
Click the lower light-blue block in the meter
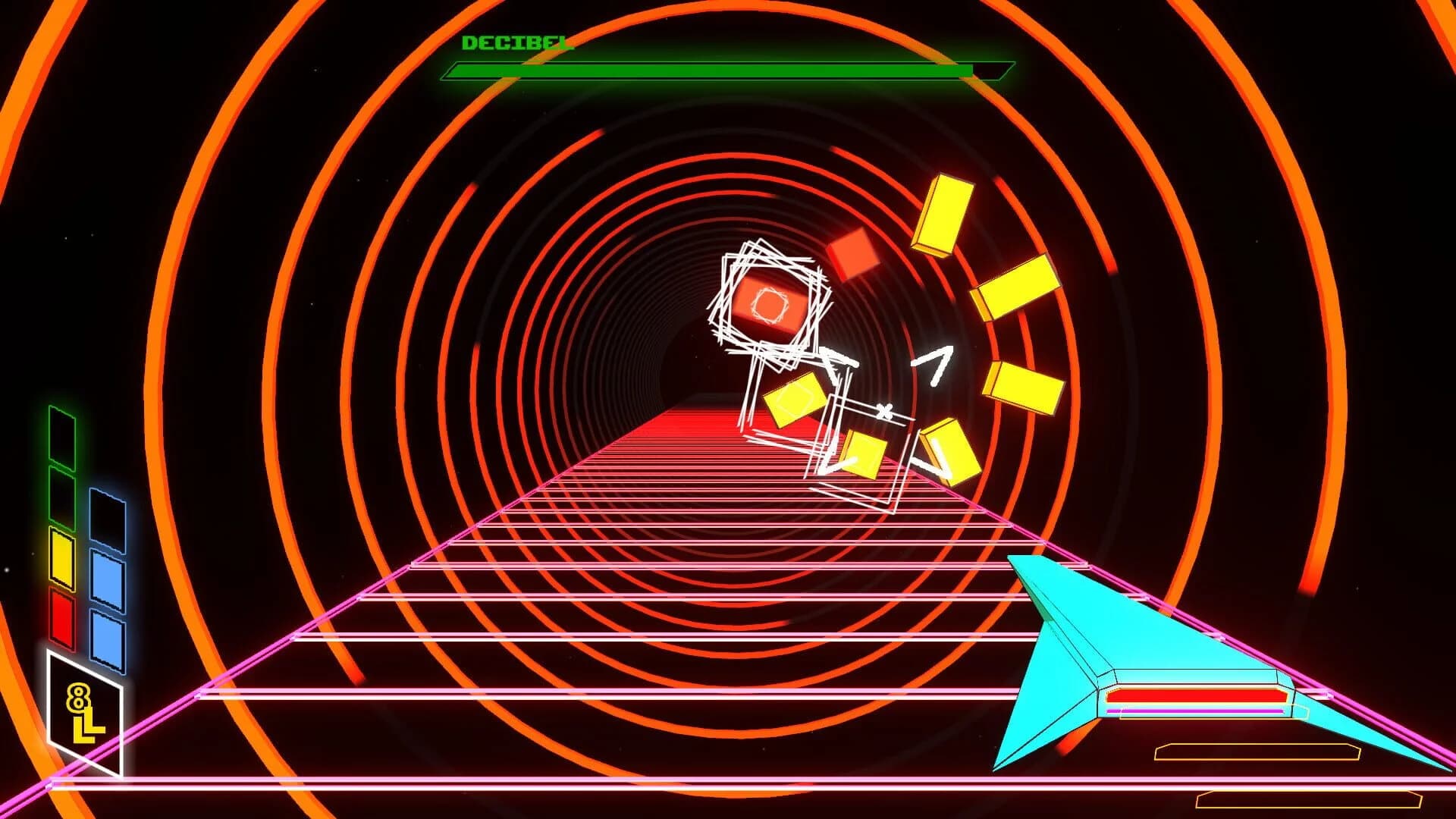tap(106, 641)
